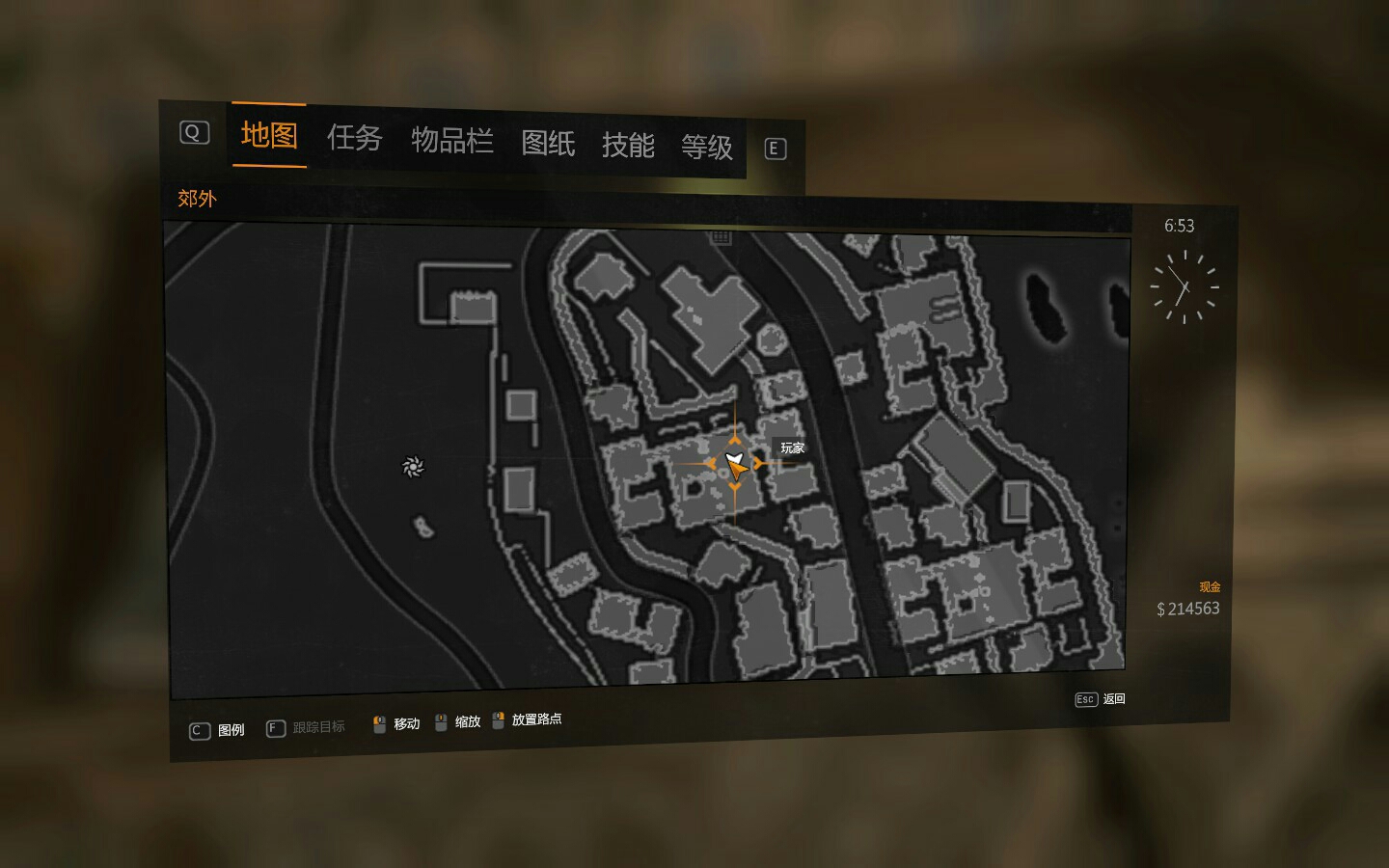Open the 技能 skills tab
Image resolution: width=1389 pixels, height=868 pixels.
point(628,146)
